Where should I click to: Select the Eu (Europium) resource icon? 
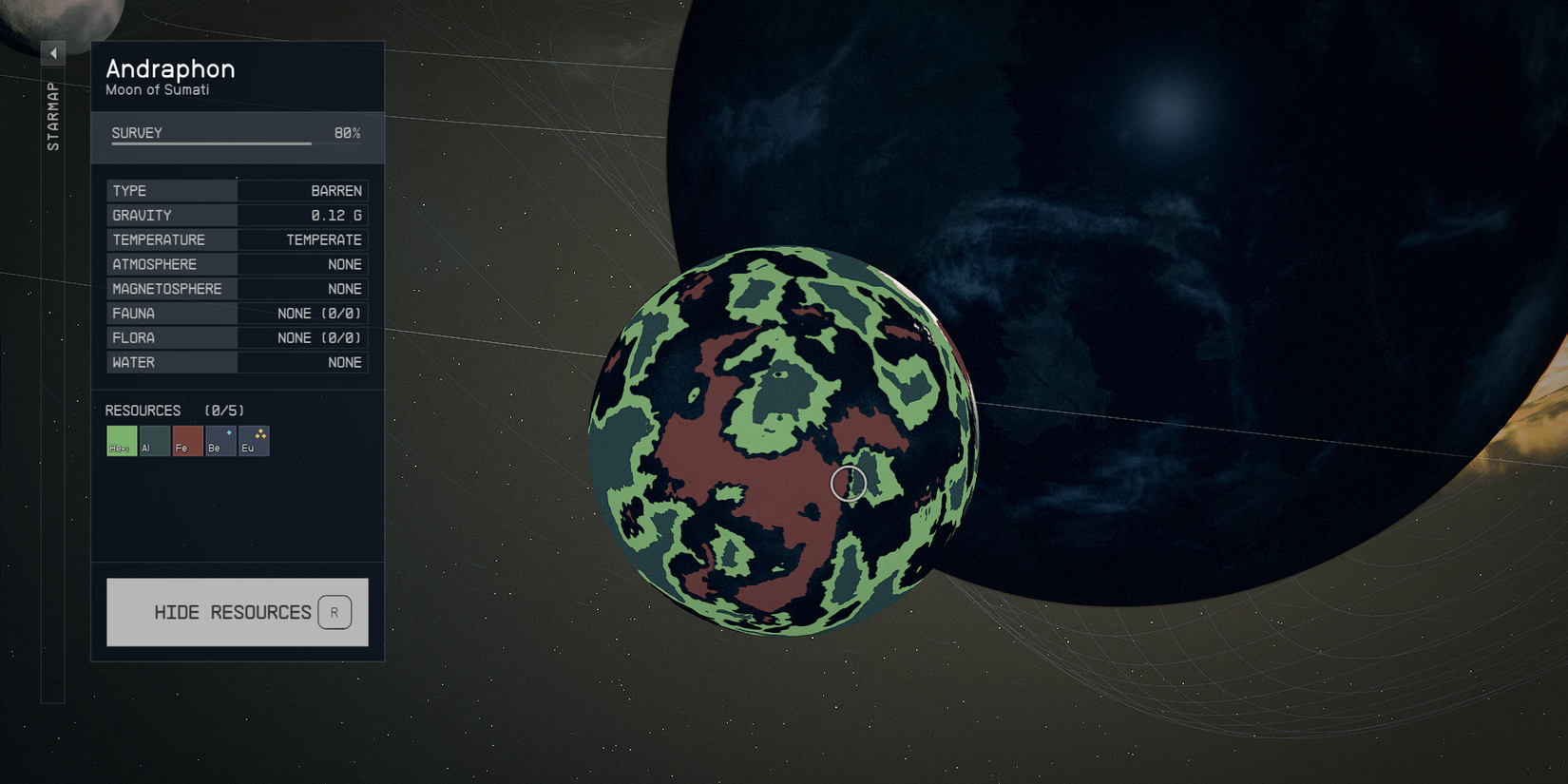click(254, 440)
